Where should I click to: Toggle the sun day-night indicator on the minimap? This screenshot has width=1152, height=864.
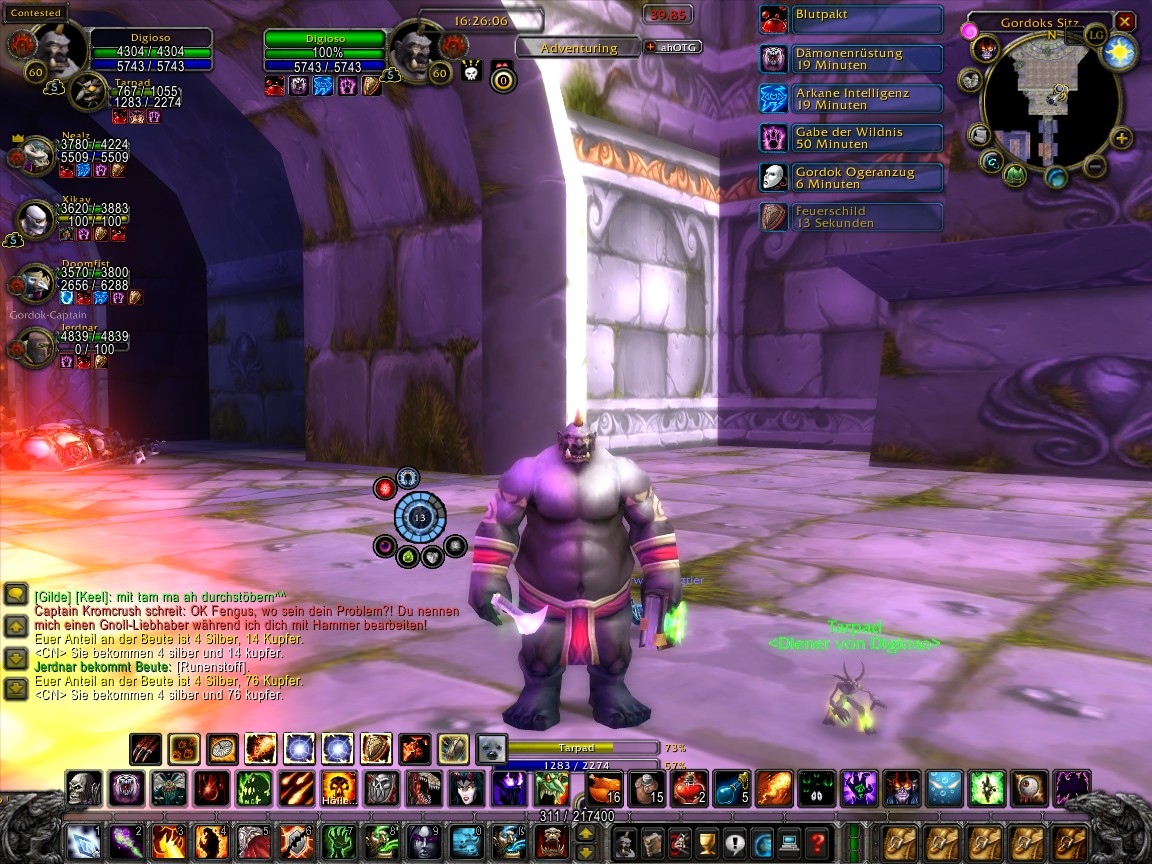1120,54
